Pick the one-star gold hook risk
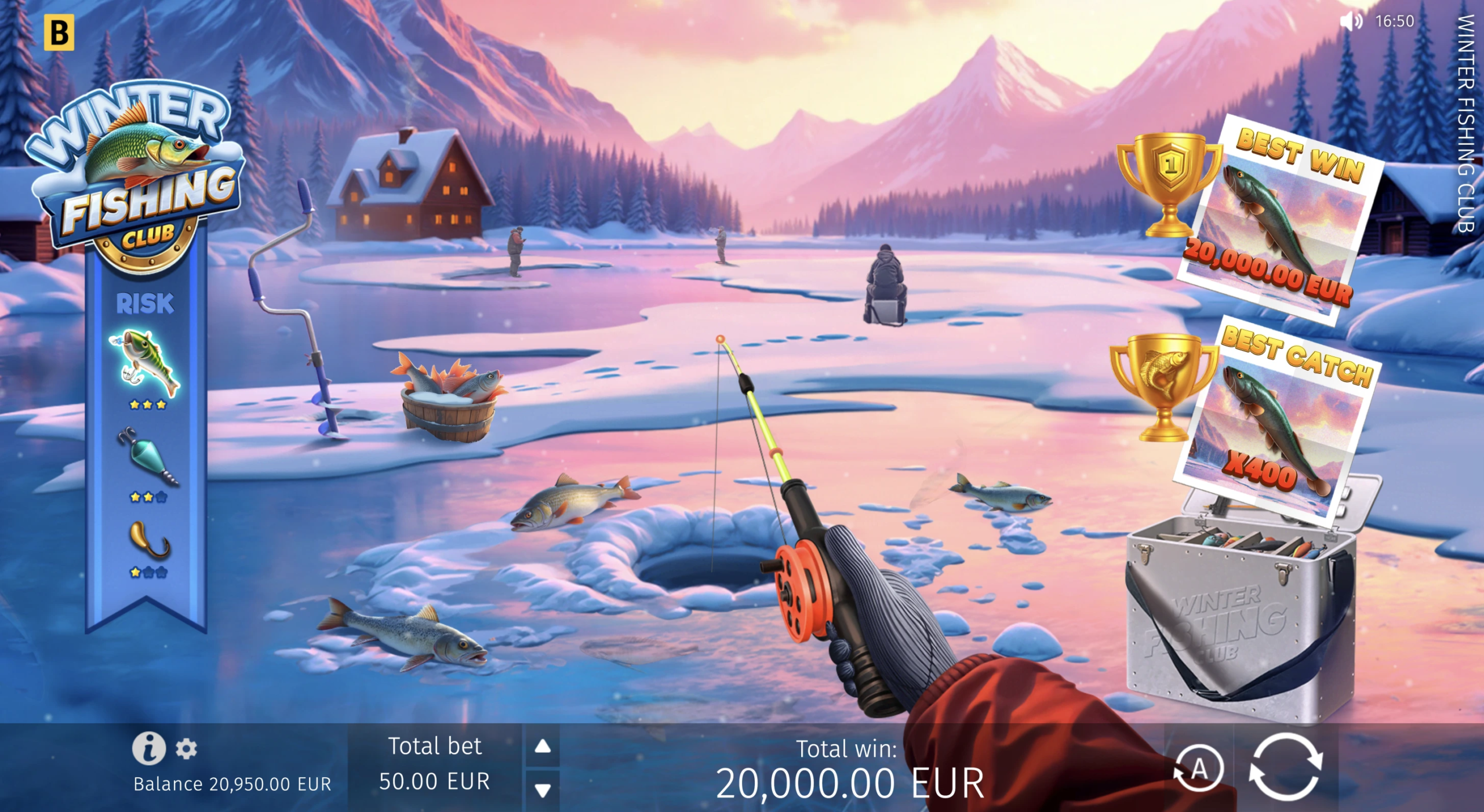 click(148, 541)
